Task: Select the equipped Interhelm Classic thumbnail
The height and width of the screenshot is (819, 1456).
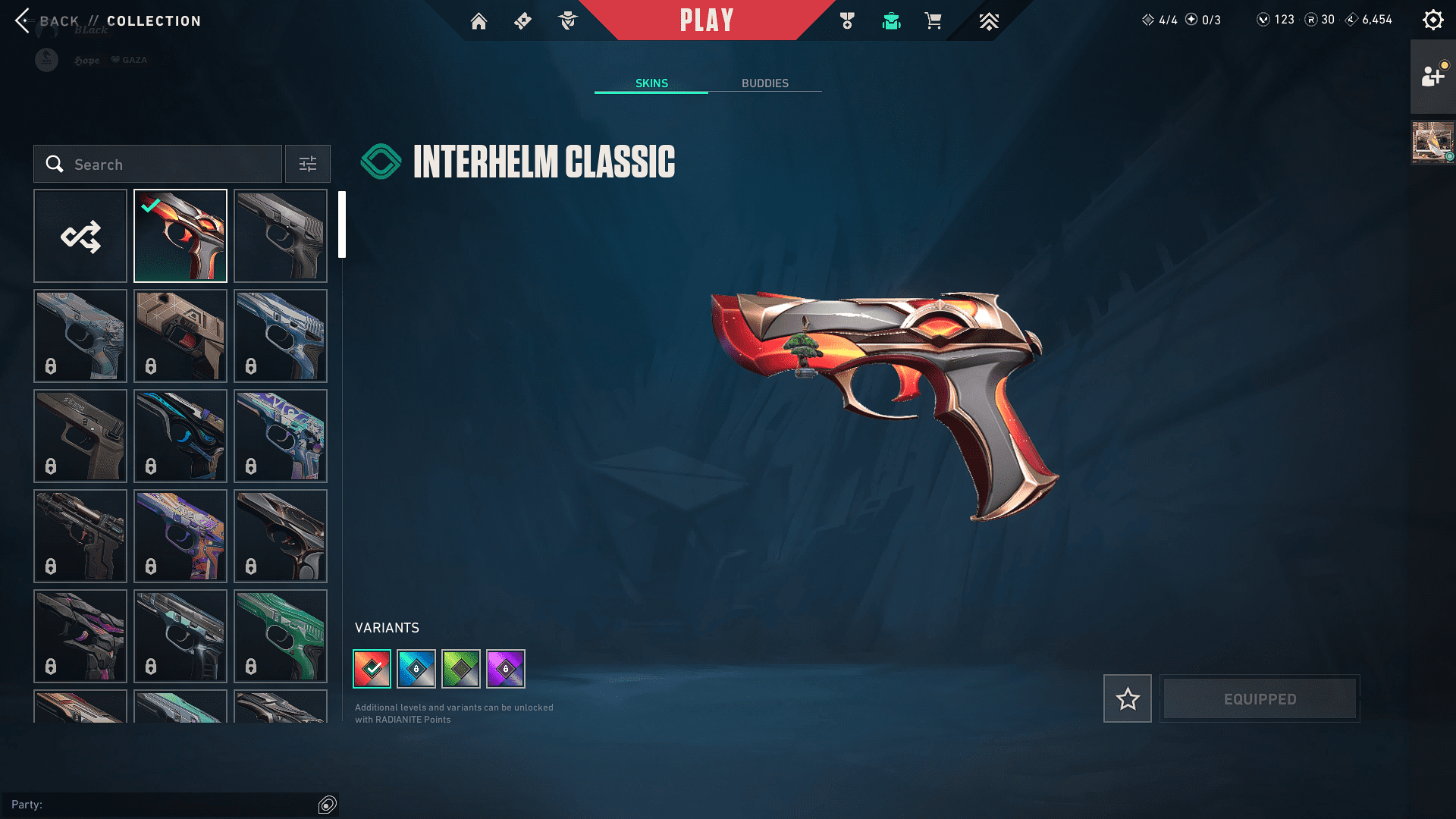Action: (x=180, y=236)
